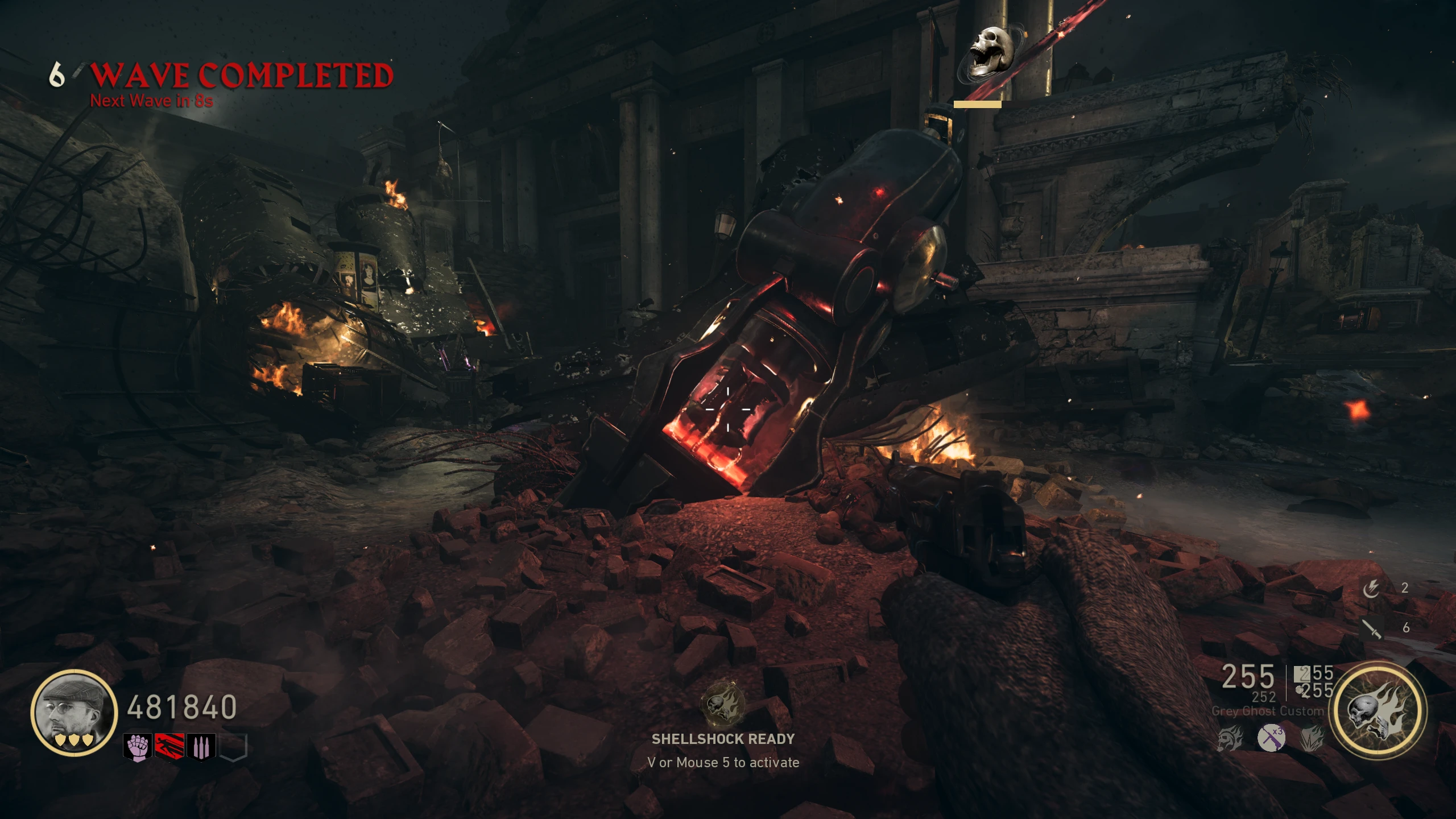1456x819 pixels.
Task: Click the purple x3 weapon mod icon
Action: [1271, 738]
